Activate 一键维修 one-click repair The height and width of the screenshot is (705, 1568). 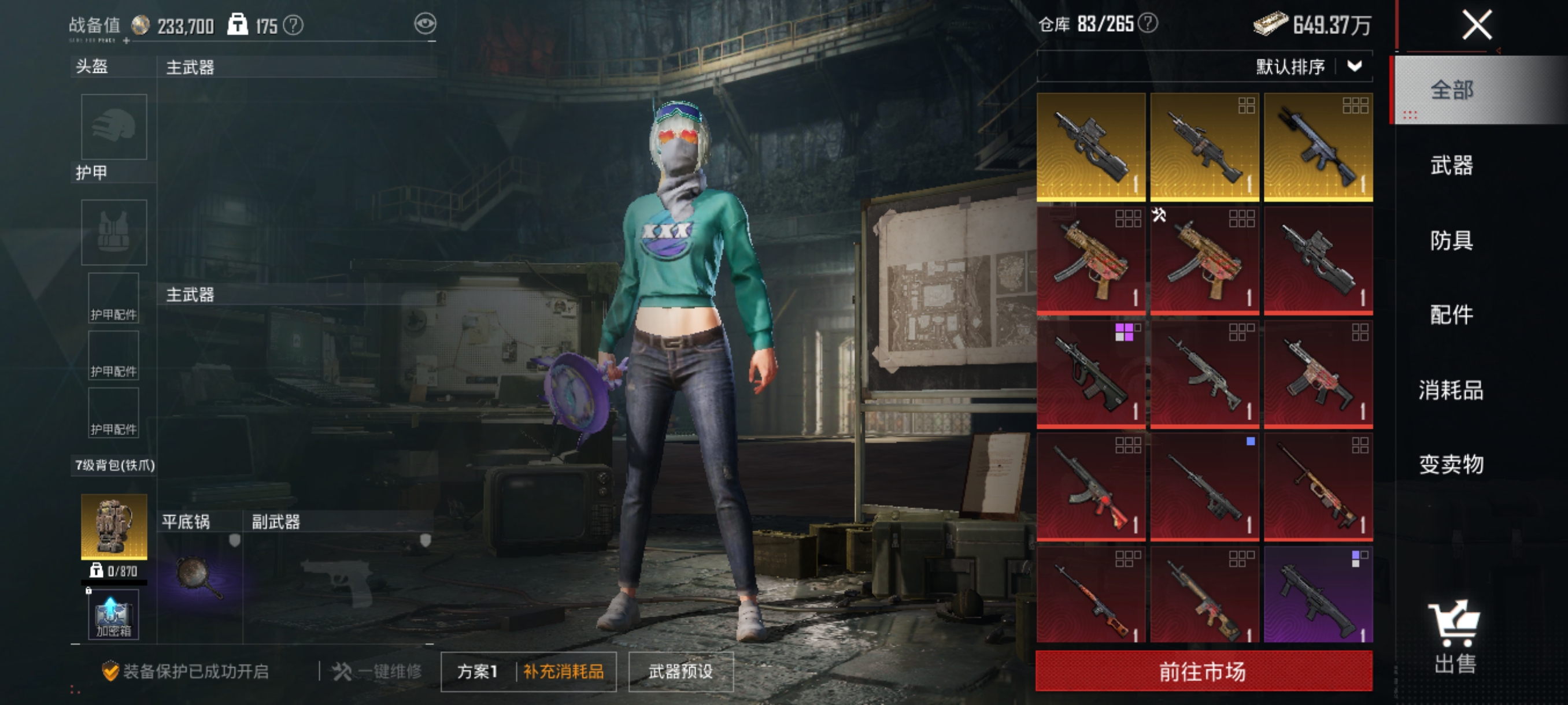[378, 671]
